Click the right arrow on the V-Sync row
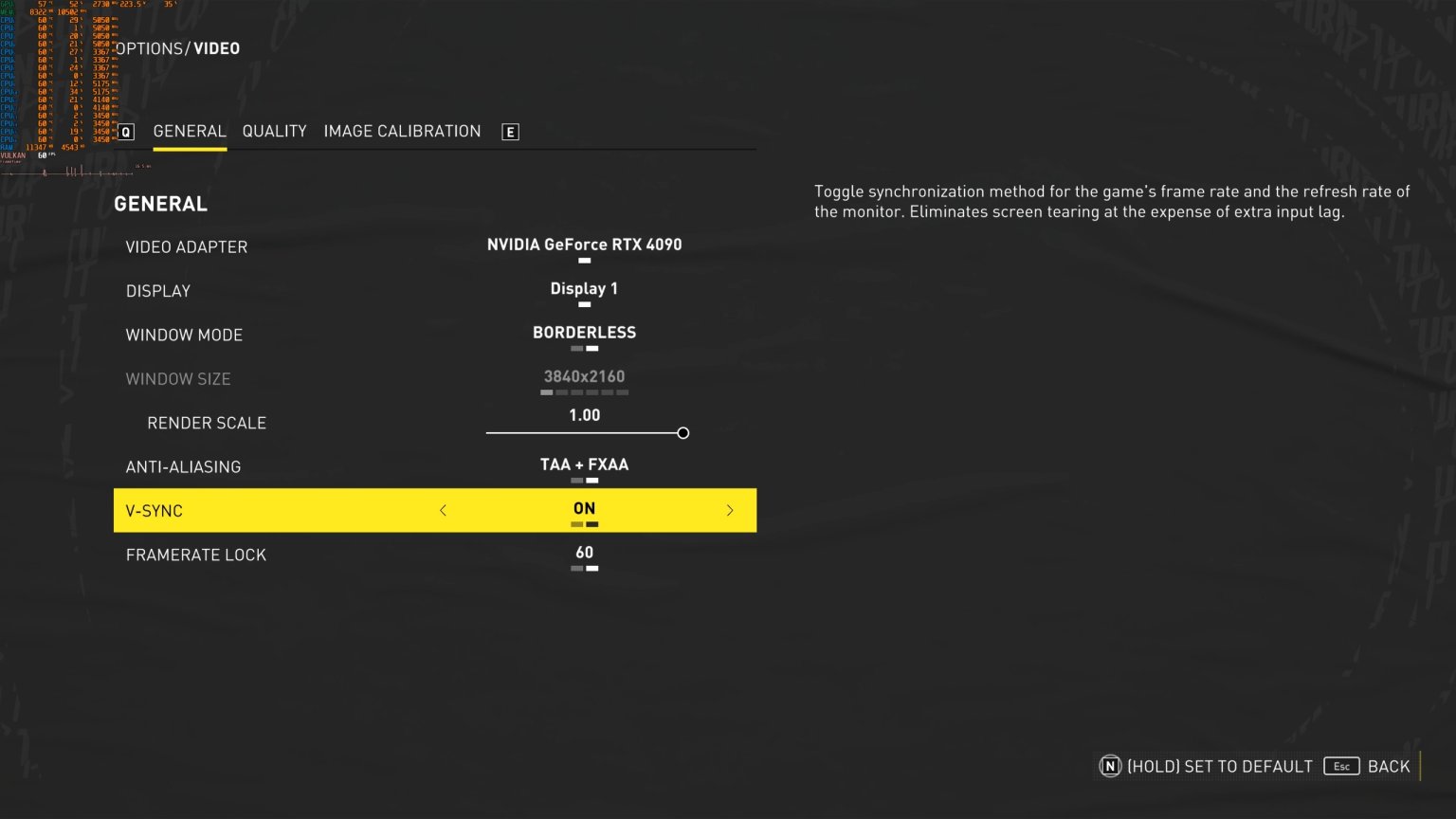 click(730, 510)
